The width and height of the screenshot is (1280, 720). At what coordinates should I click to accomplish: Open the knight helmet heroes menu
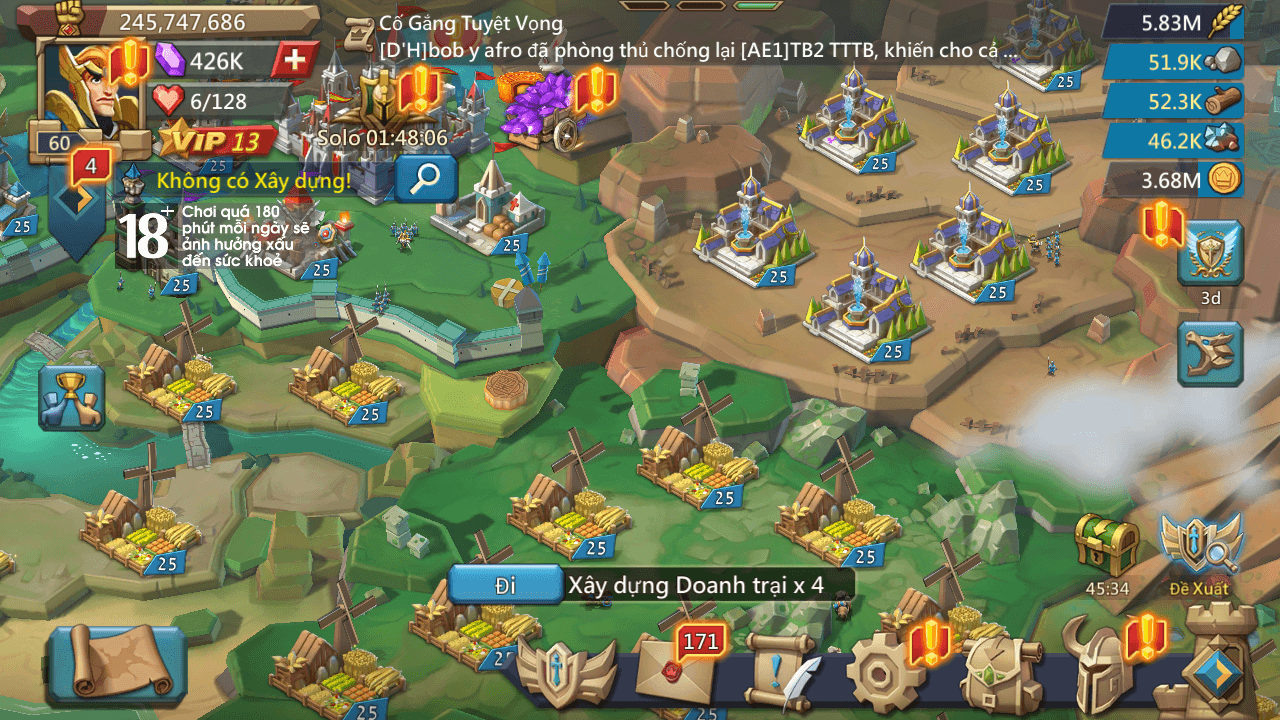(1104, 672)
